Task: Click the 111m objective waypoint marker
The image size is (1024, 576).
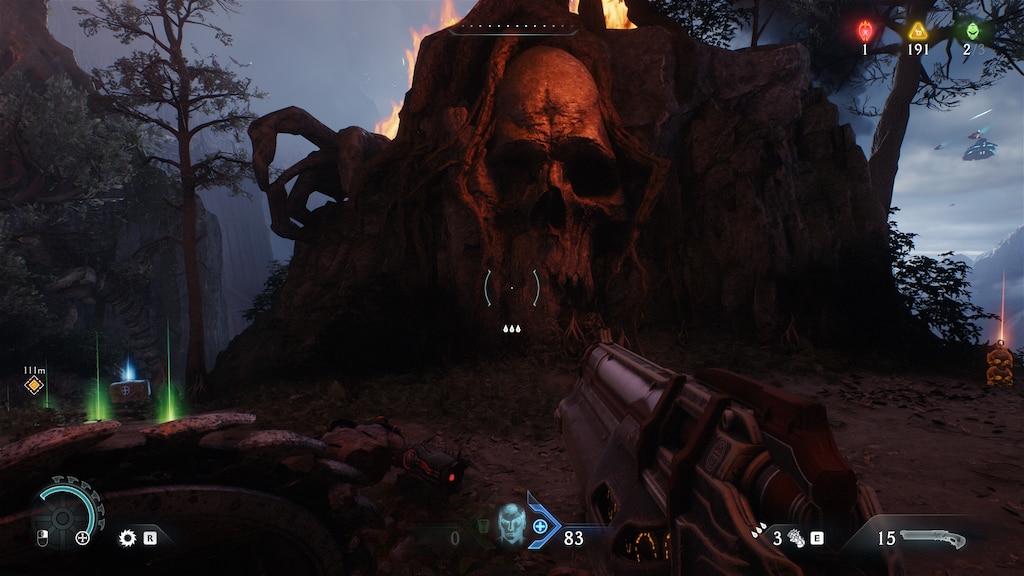Action: [34, 385]
